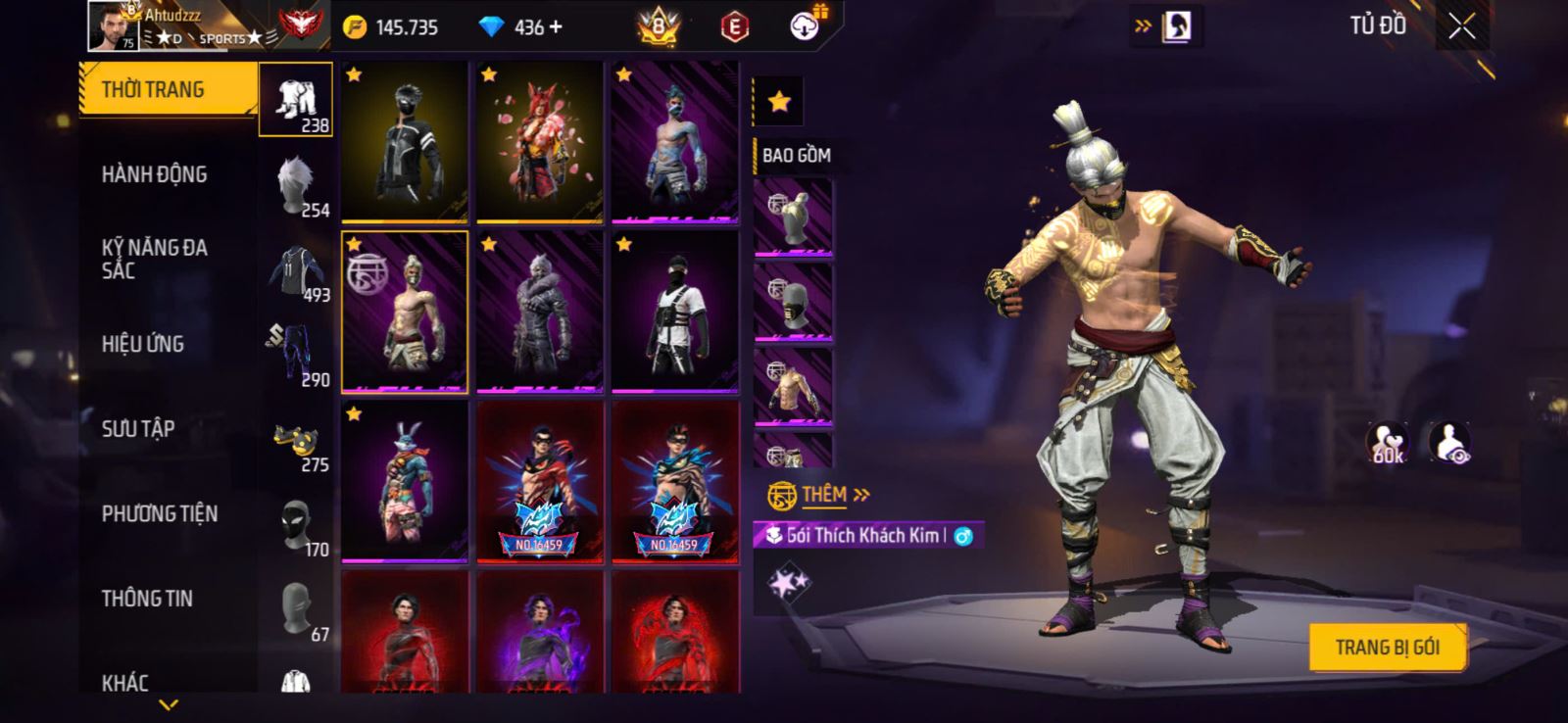Select the grey fur jacket outfit
1568x723 pixels.
[x=539, y=313]
